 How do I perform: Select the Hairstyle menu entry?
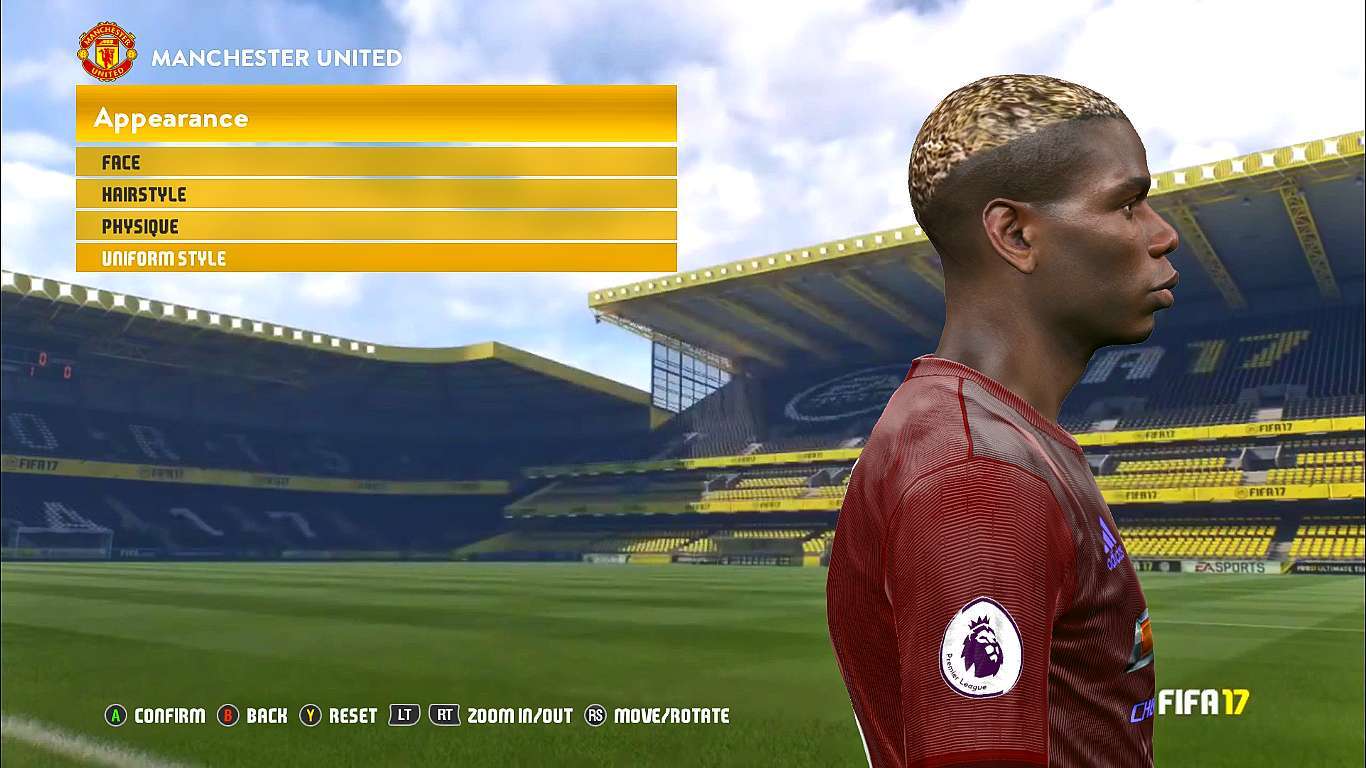(375, 194)
